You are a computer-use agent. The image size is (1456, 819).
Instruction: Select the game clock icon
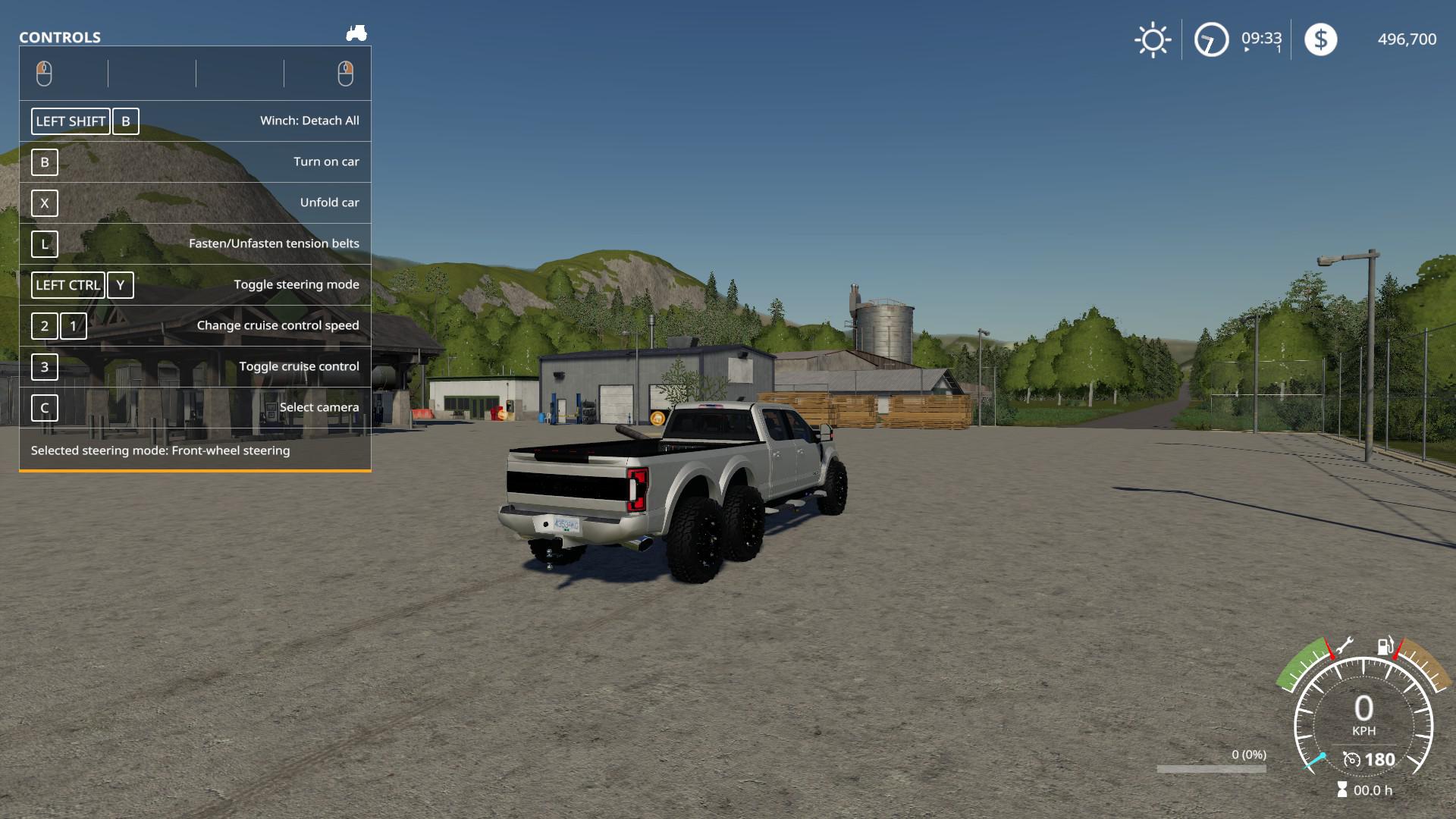(x=1211, y=39)
